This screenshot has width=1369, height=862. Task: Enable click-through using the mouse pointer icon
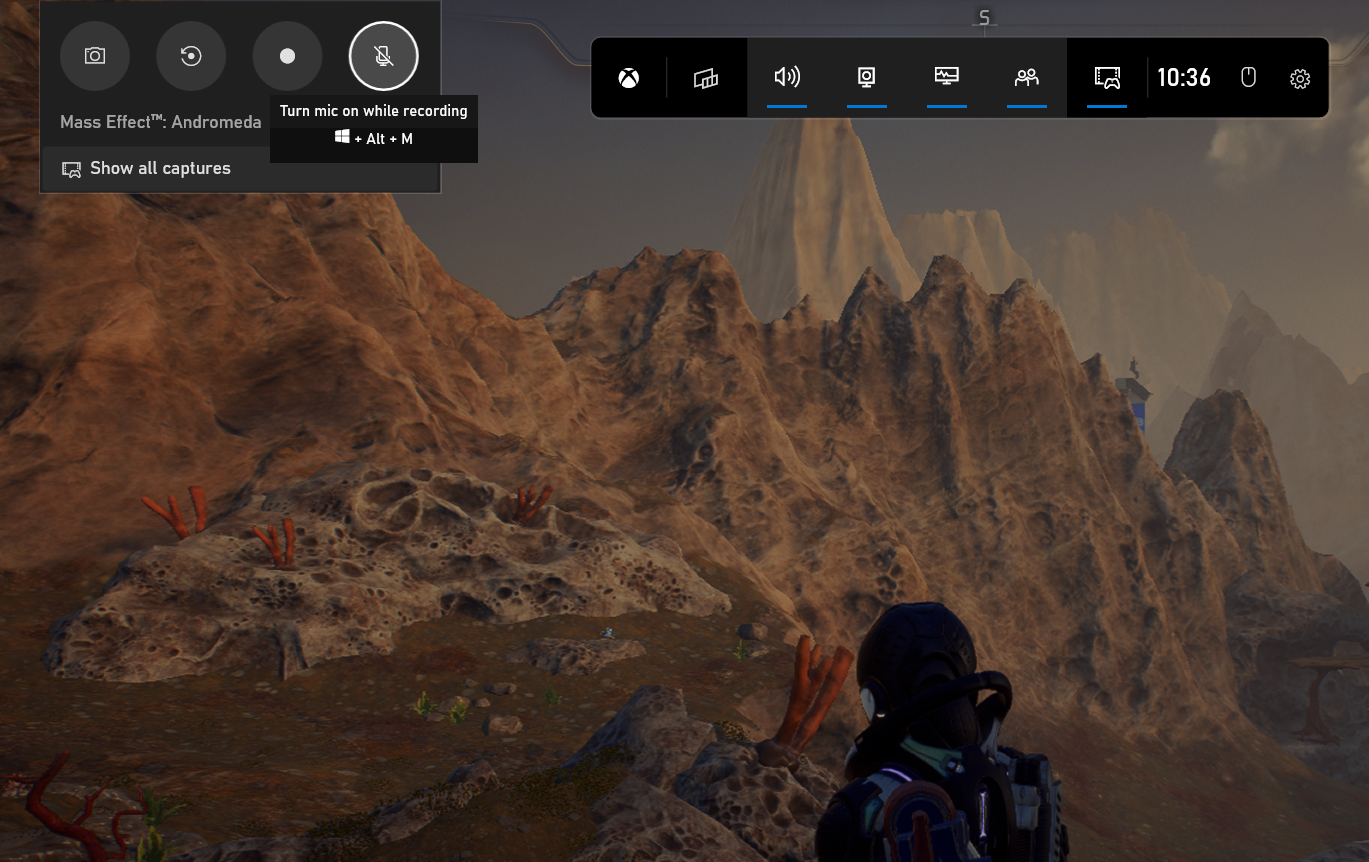1248,77
